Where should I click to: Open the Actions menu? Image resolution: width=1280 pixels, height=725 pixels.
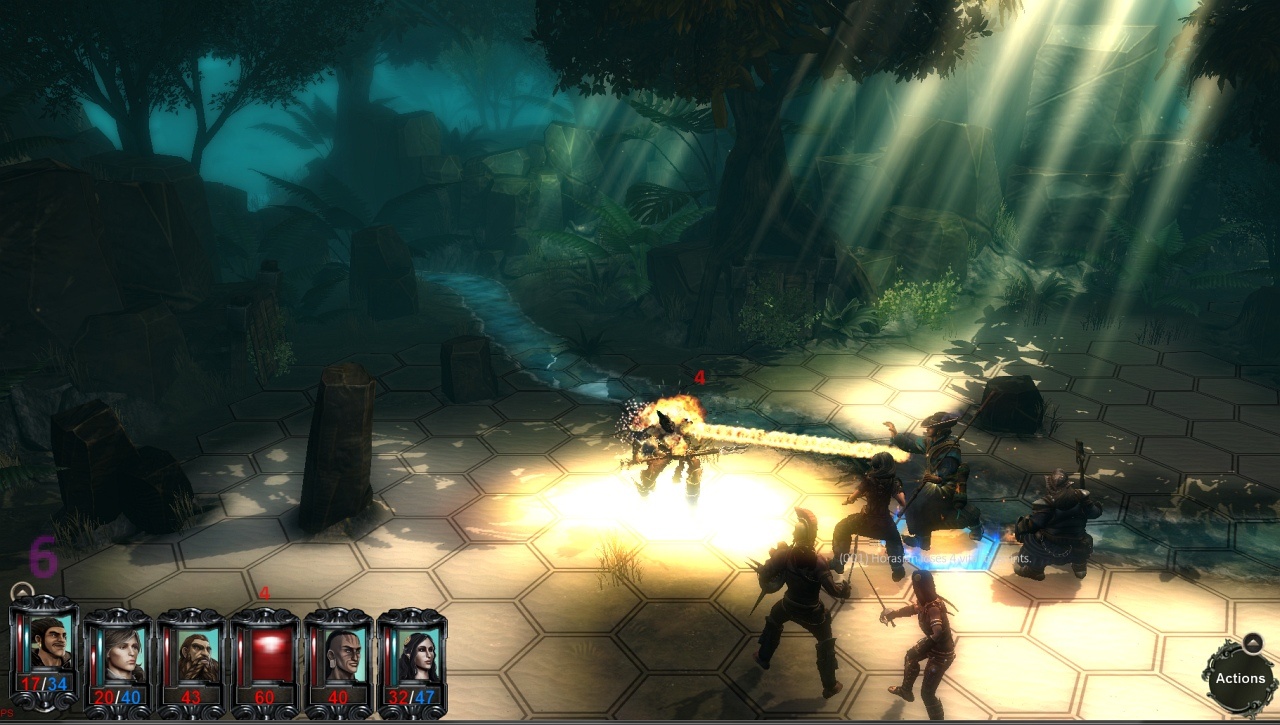[1240, 678]
